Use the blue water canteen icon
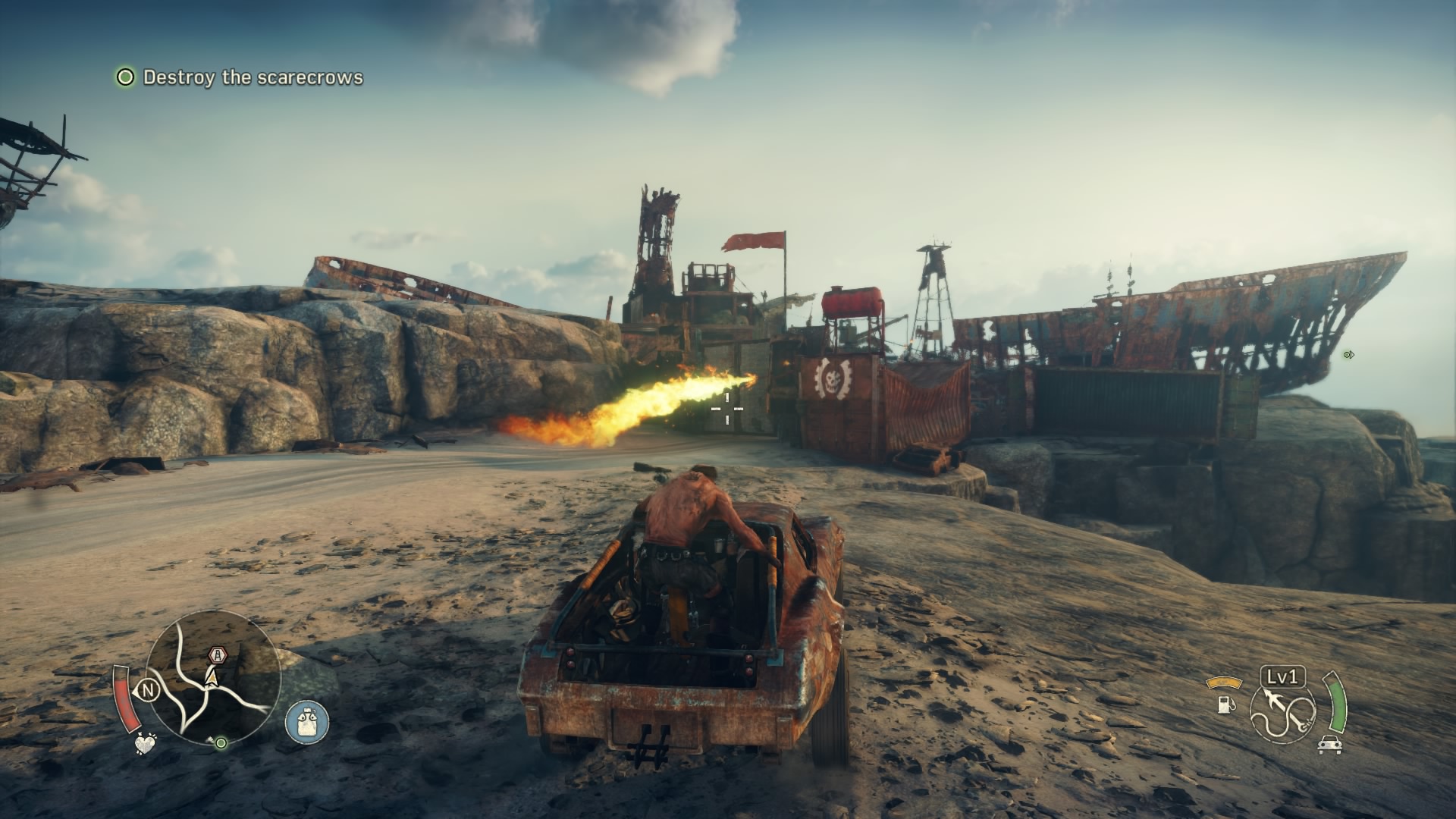The image size is (1456, 819). 307,720
